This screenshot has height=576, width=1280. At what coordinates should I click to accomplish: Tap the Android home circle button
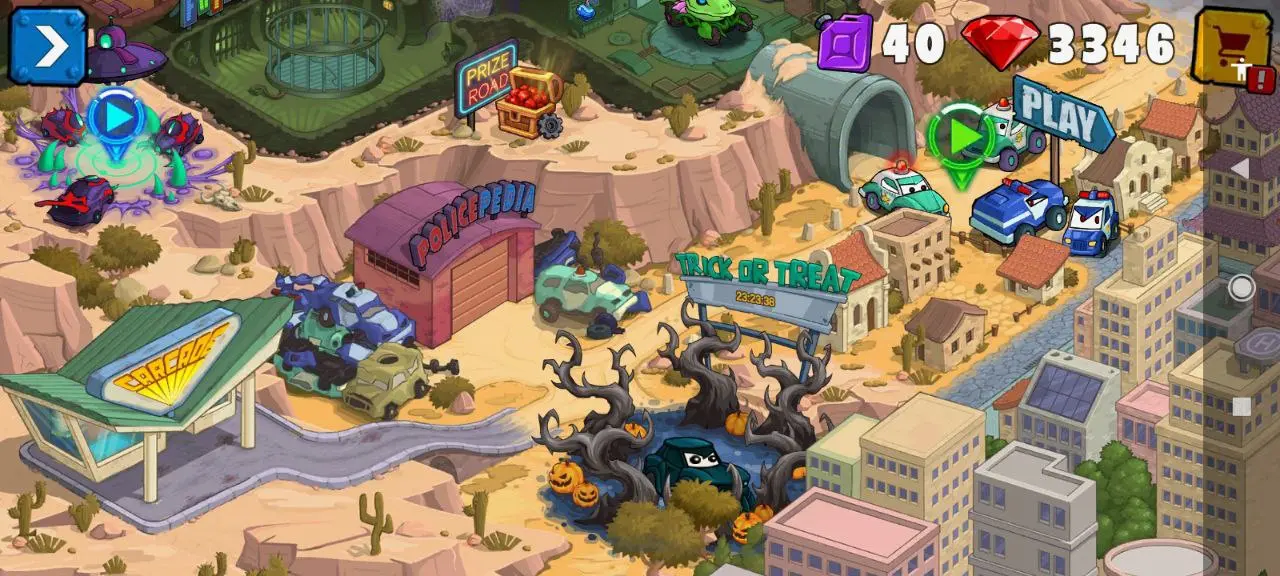(x=1241, y=288)
